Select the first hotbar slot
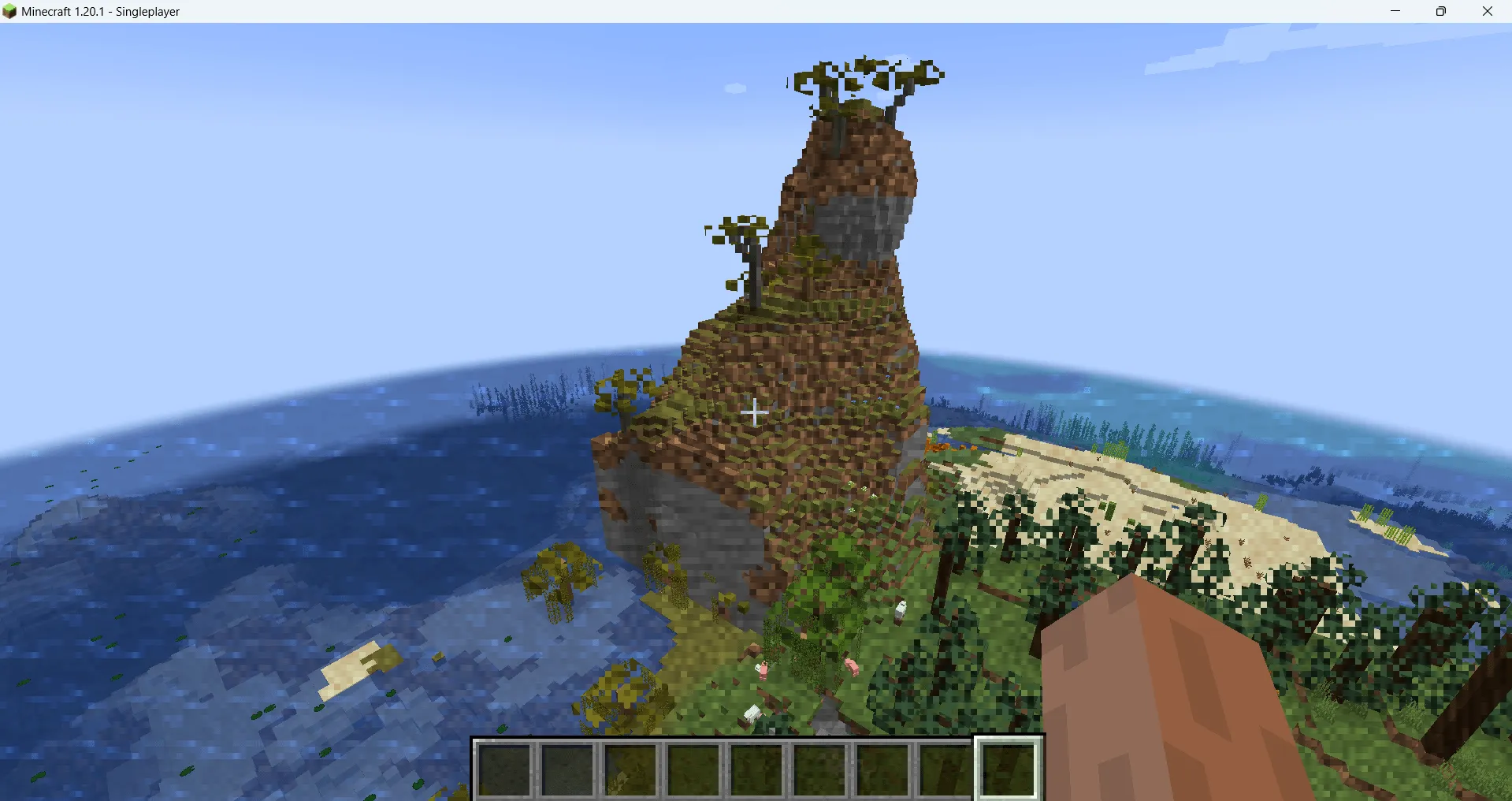 point(504,770)
